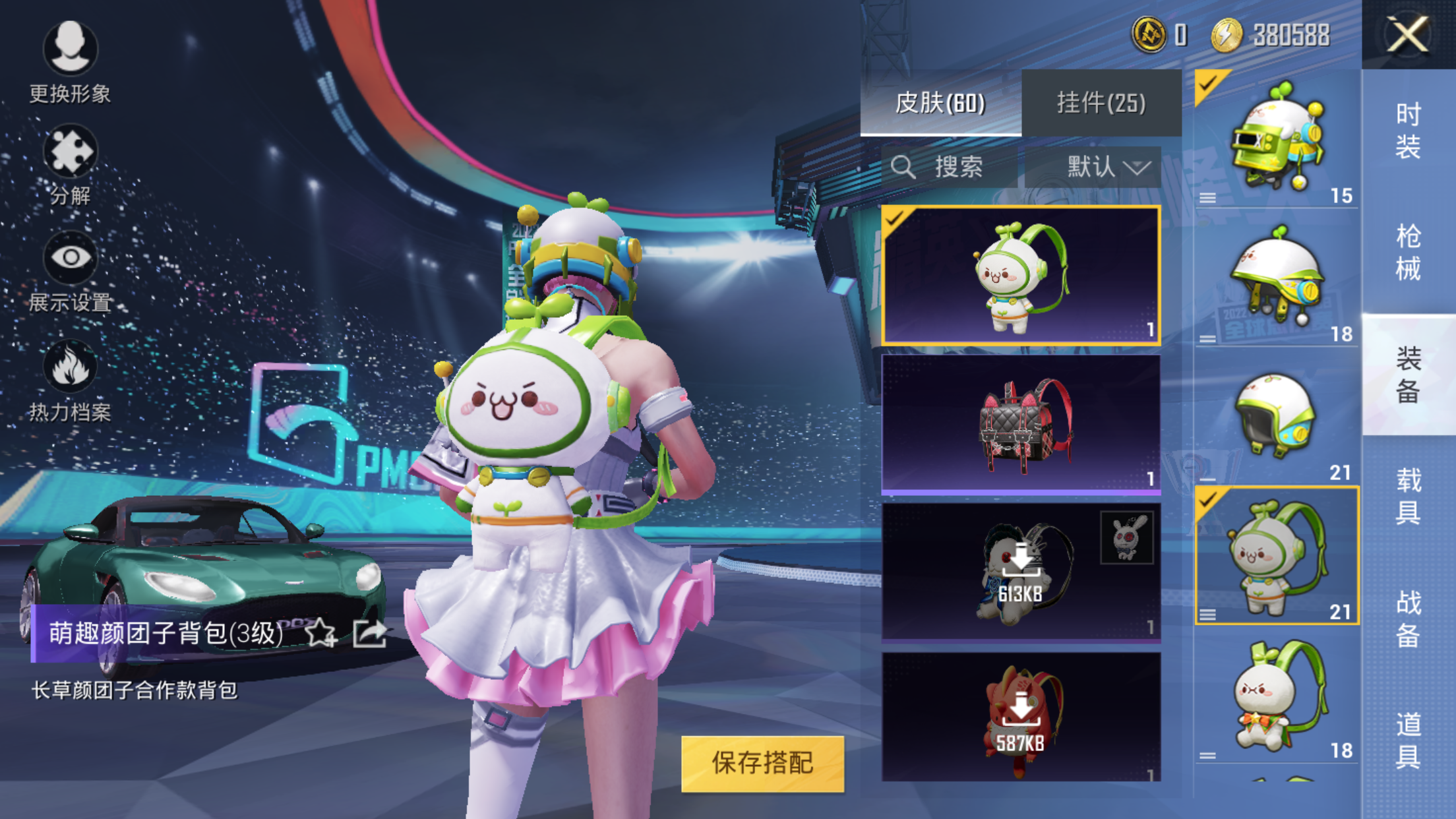Open the 载具 vehicles category

coord(1408,496)
